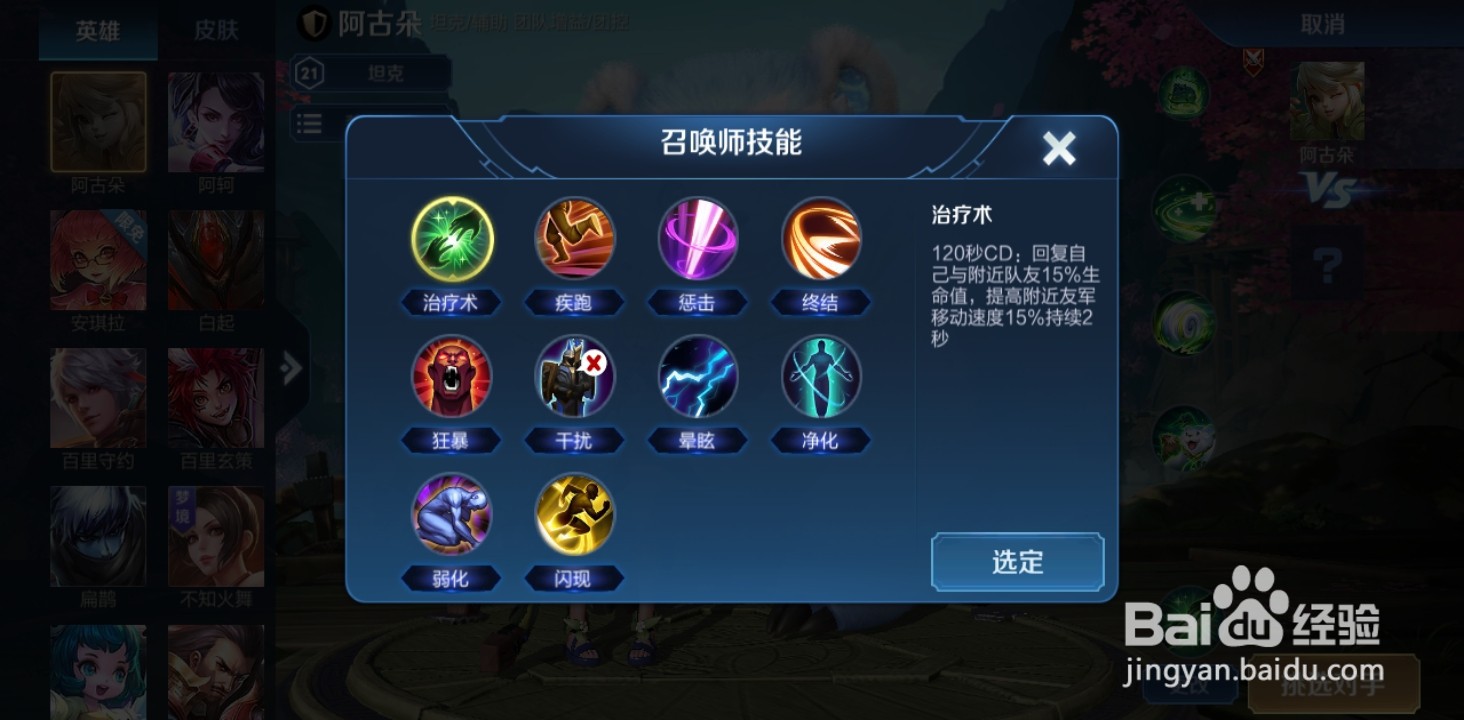This screenshot has width=1464, height=720.
Task: Pick the 晕眩 (Stun) summoner skill
Action: tap(697, 377)
